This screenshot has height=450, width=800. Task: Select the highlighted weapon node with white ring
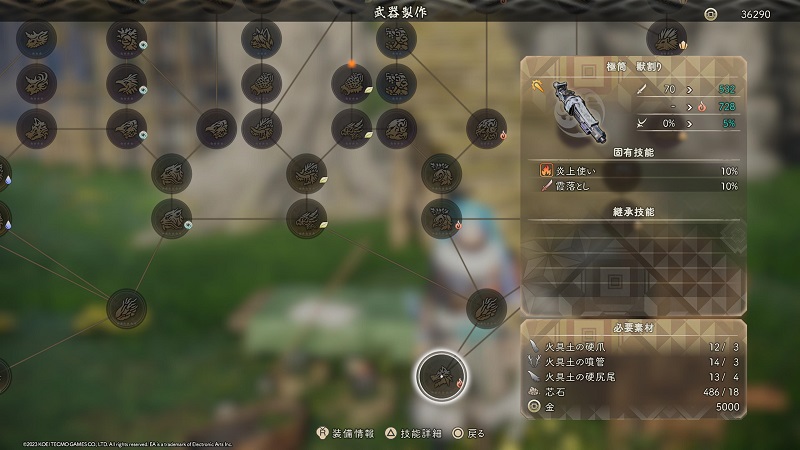[x=439, y=375]
